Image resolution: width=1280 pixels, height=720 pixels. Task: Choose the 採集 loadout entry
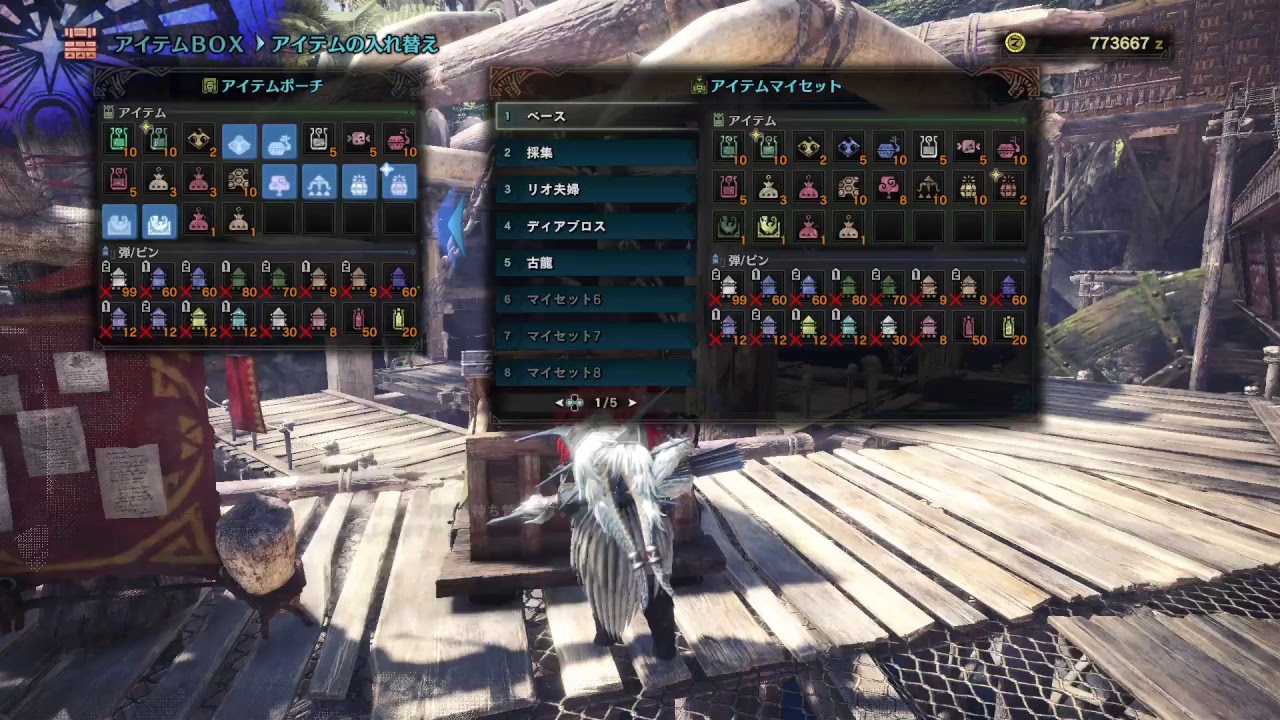(x=596, y=153)
